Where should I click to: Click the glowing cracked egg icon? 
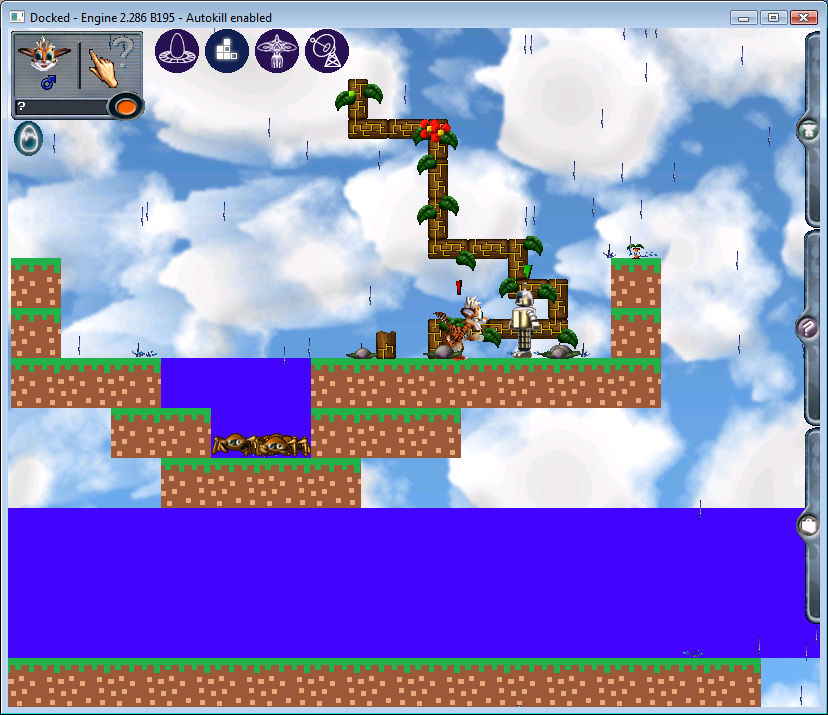pos(28,139)
